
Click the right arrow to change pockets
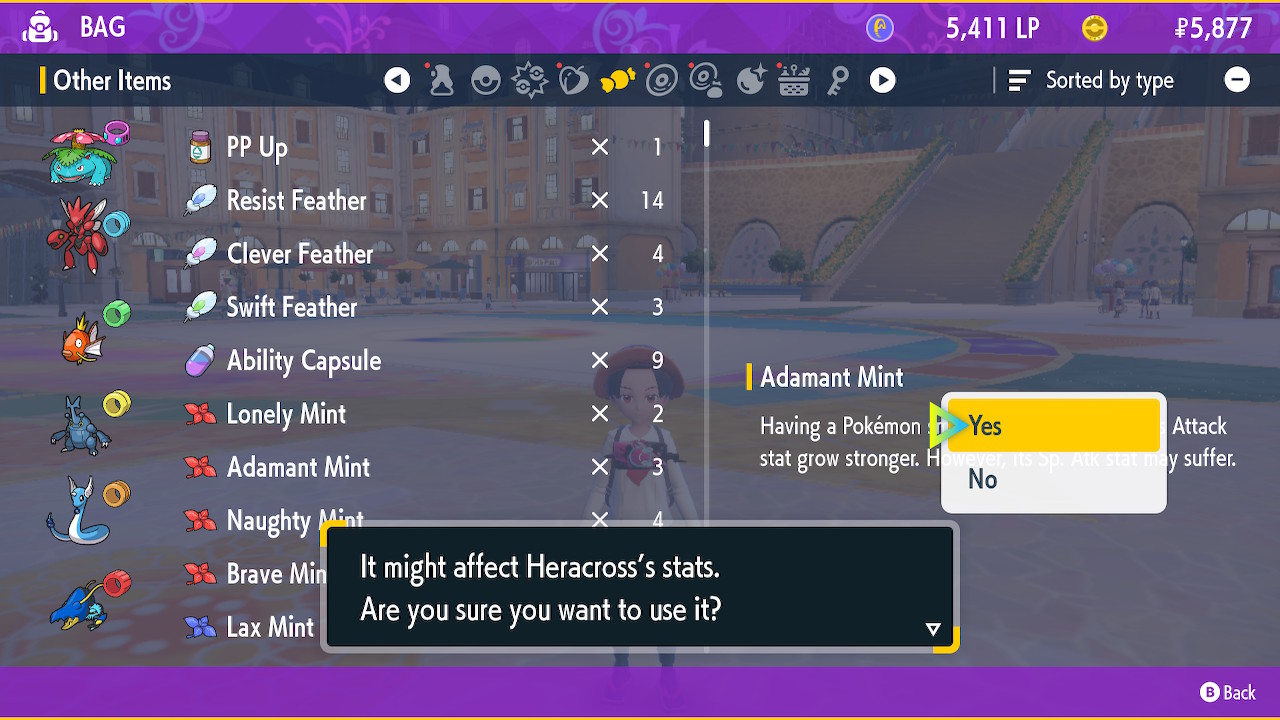pos(882,80)
